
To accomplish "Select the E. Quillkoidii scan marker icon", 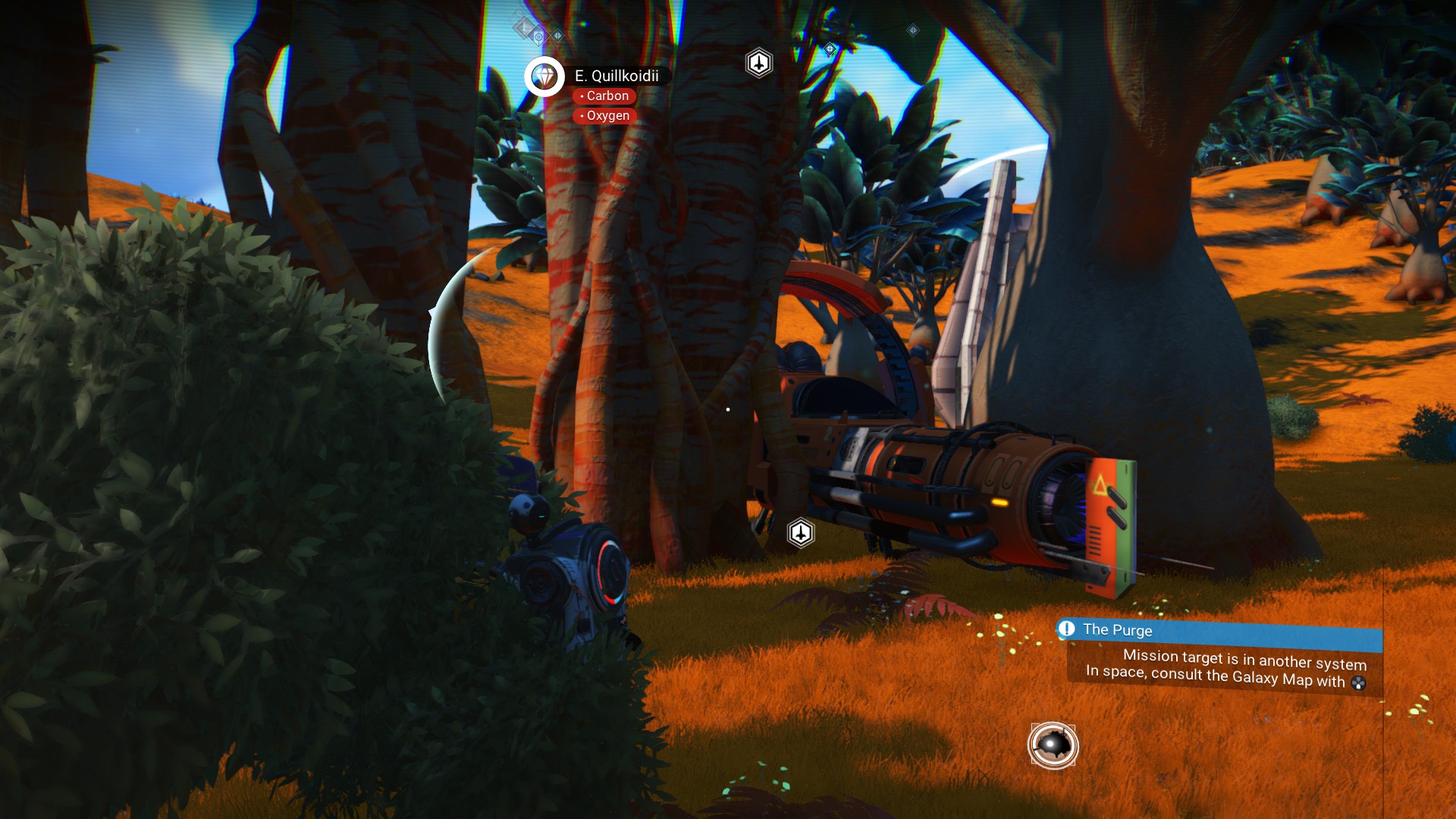I will pyautogui.click(x=544, y=77).
